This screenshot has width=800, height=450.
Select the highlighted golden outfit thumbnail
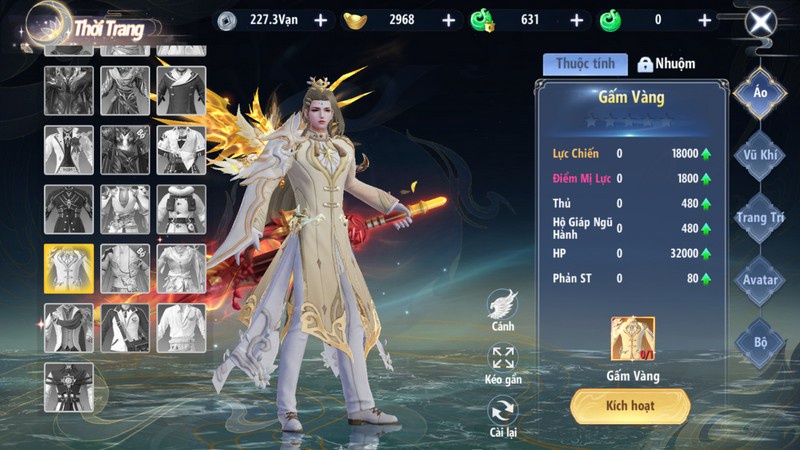pyautogui.click(x=69, y=268)
